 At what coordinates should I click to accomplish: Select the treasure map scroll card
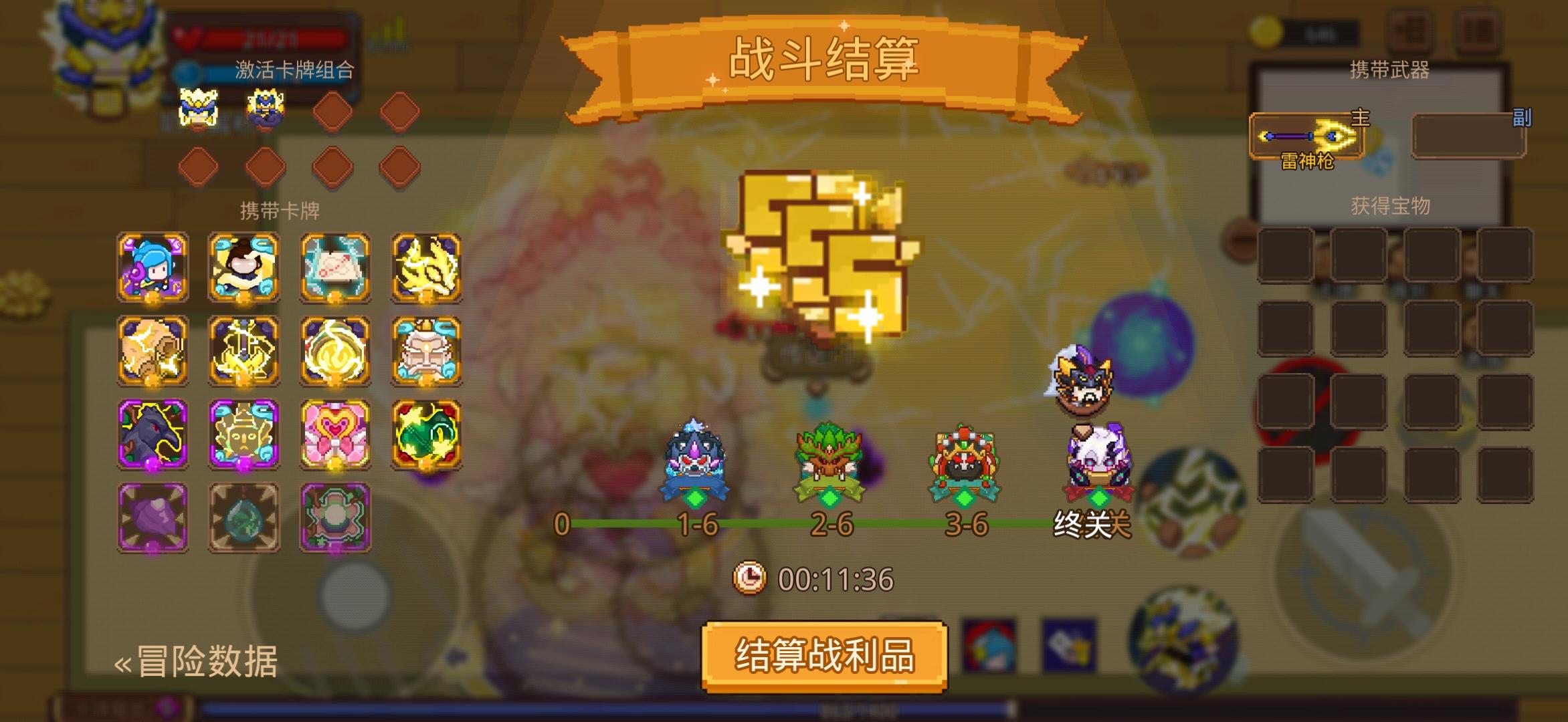pos(334,267)
